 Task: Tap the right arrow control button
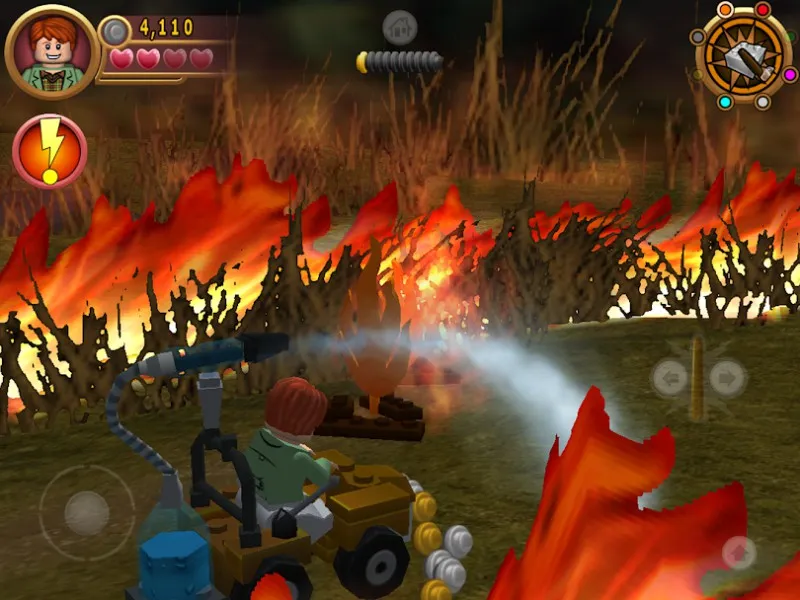coord(728,378)
